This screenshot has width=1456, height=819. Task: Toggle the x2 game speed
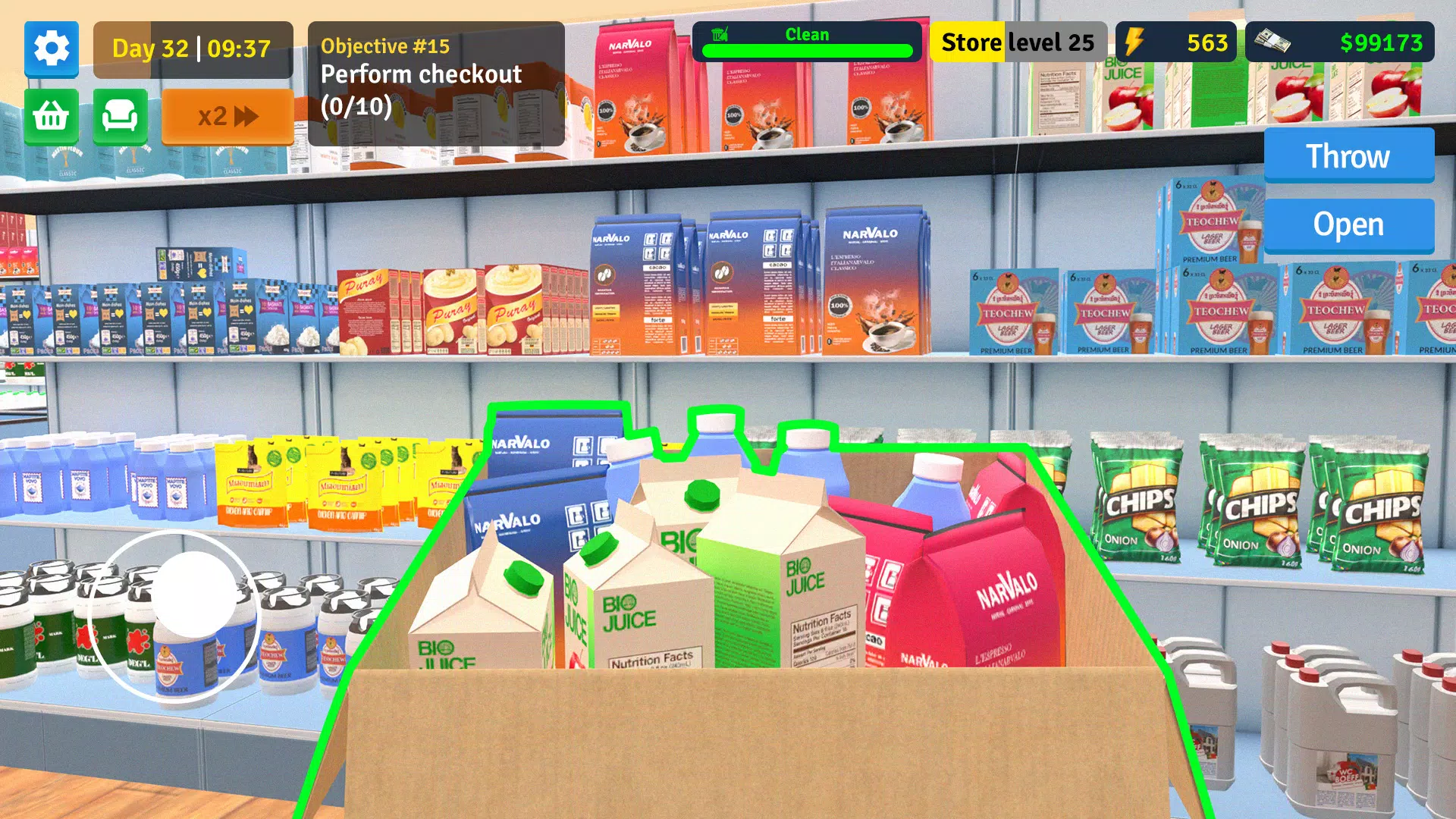(227, 115)
